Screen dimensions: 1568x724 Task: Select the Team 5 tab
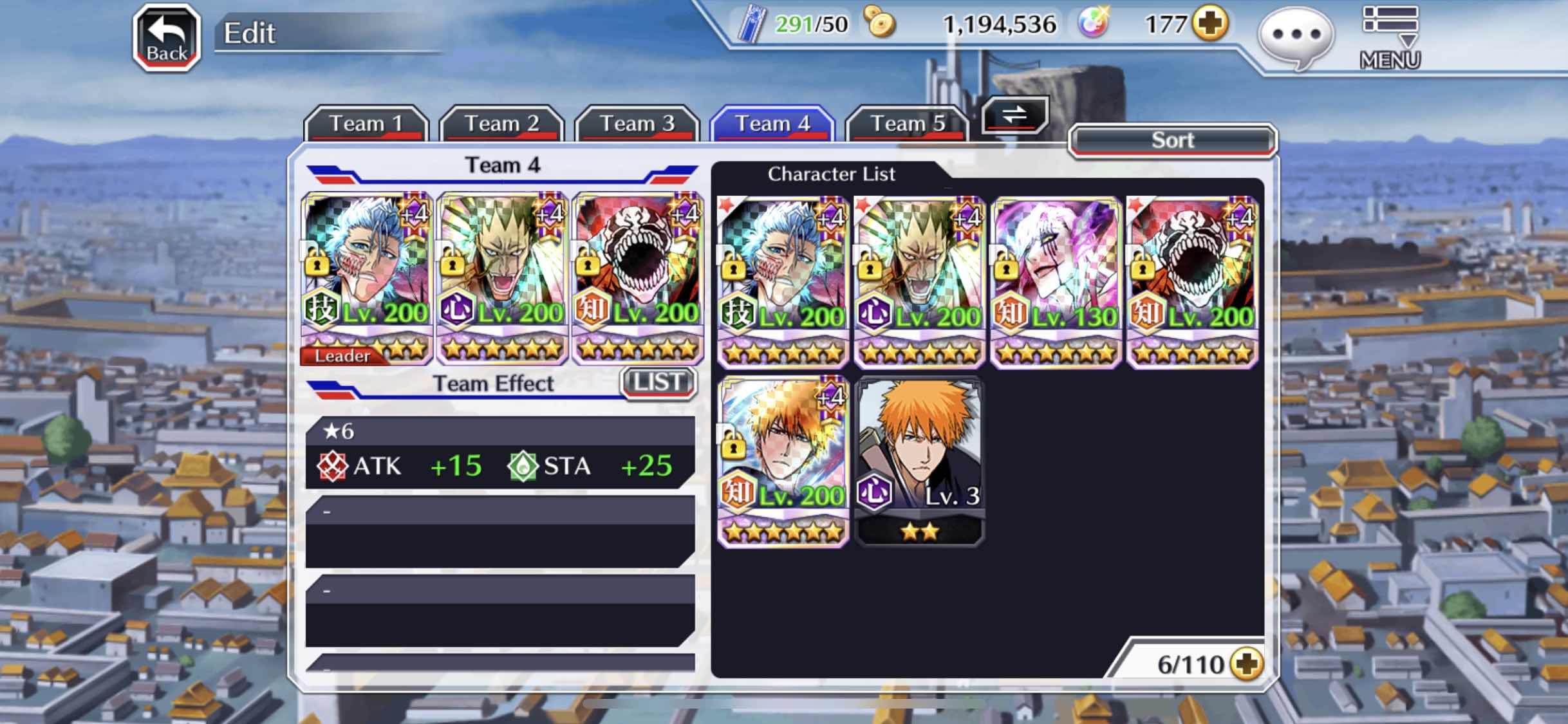click(x=907, y=124)
